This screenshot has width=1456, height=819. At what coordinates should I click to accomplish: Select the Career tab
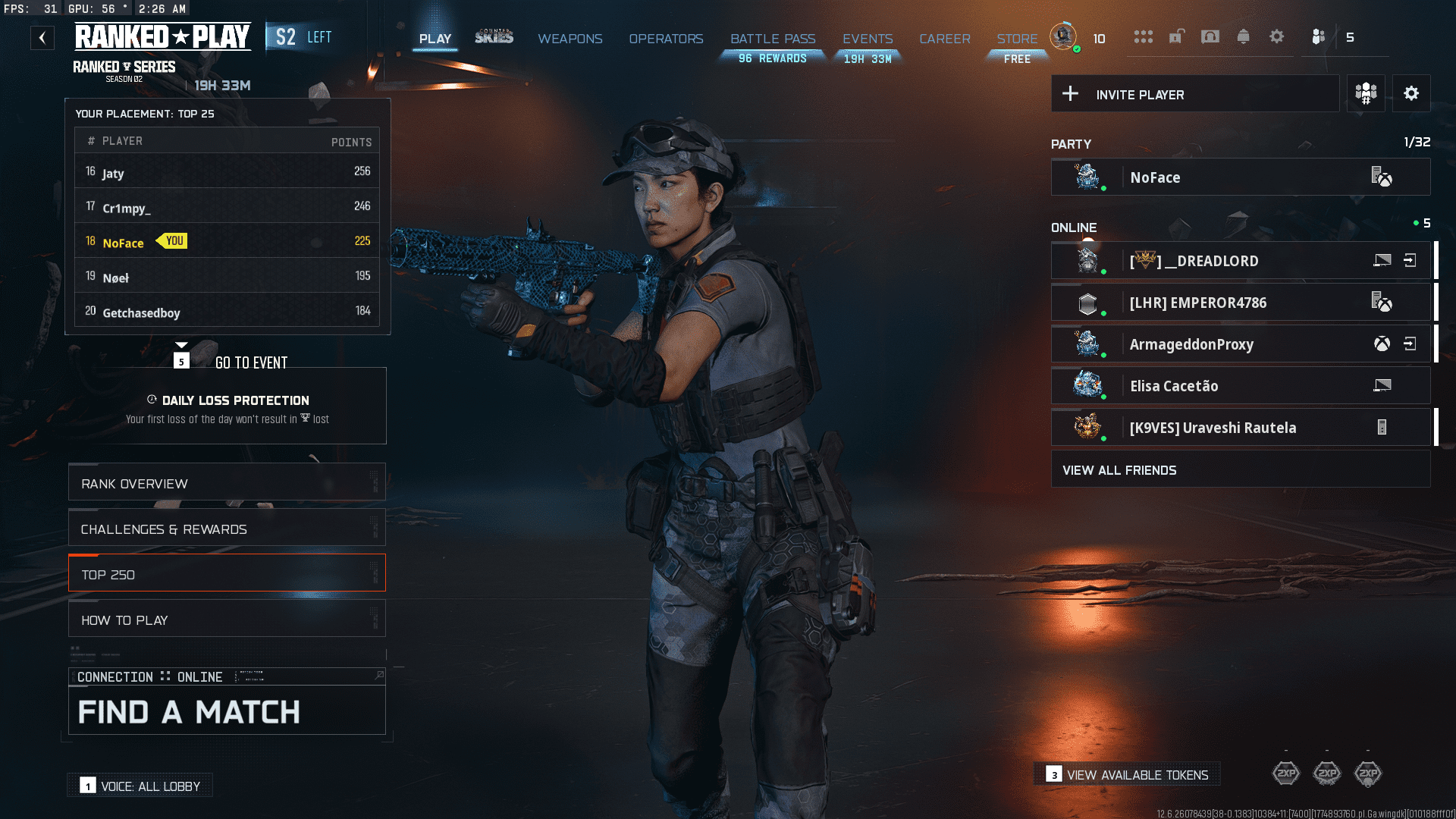(x=944, y=39)
